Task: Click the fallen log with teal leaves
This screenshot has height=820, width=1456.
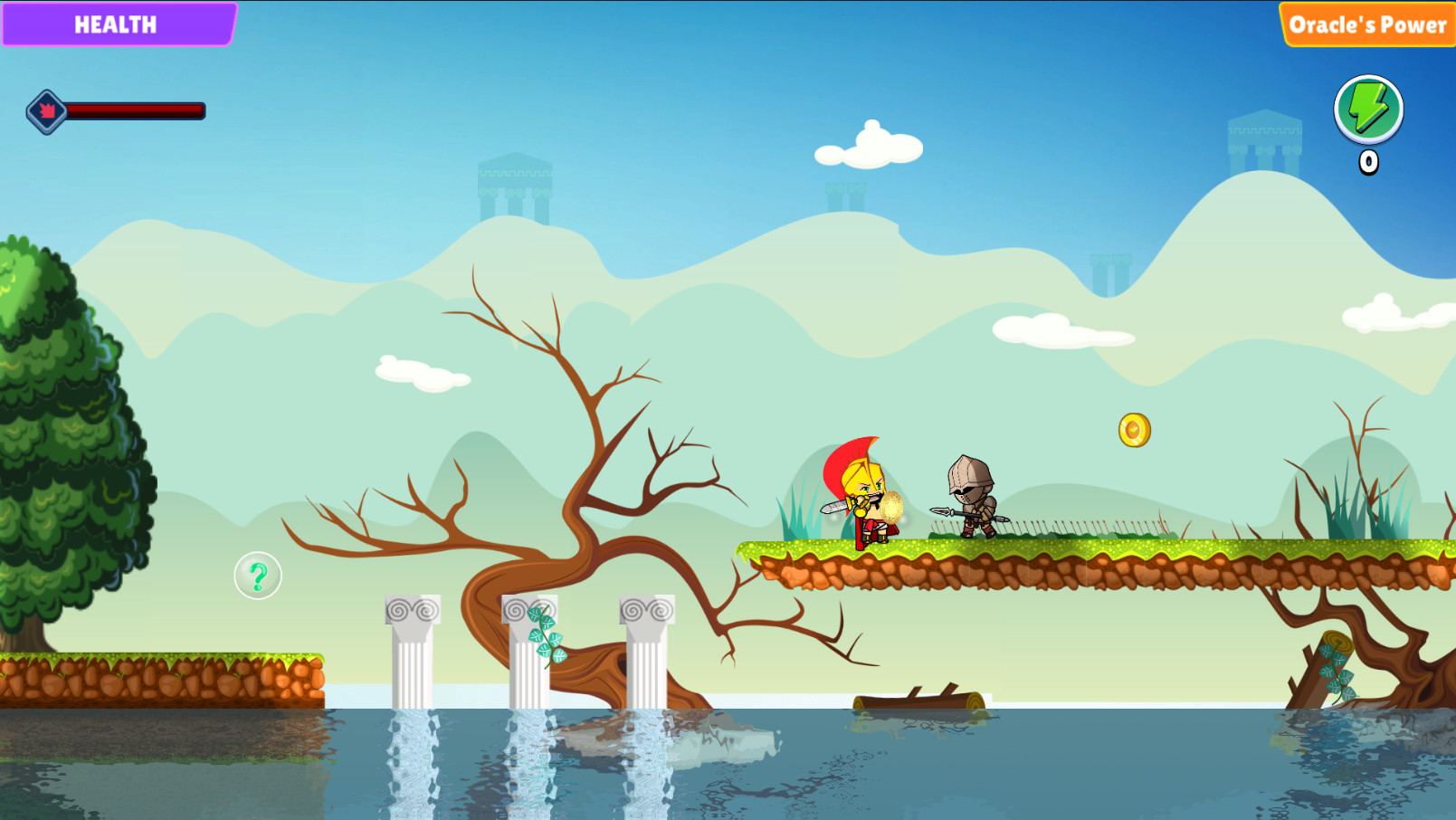Action: [1330, 670]
